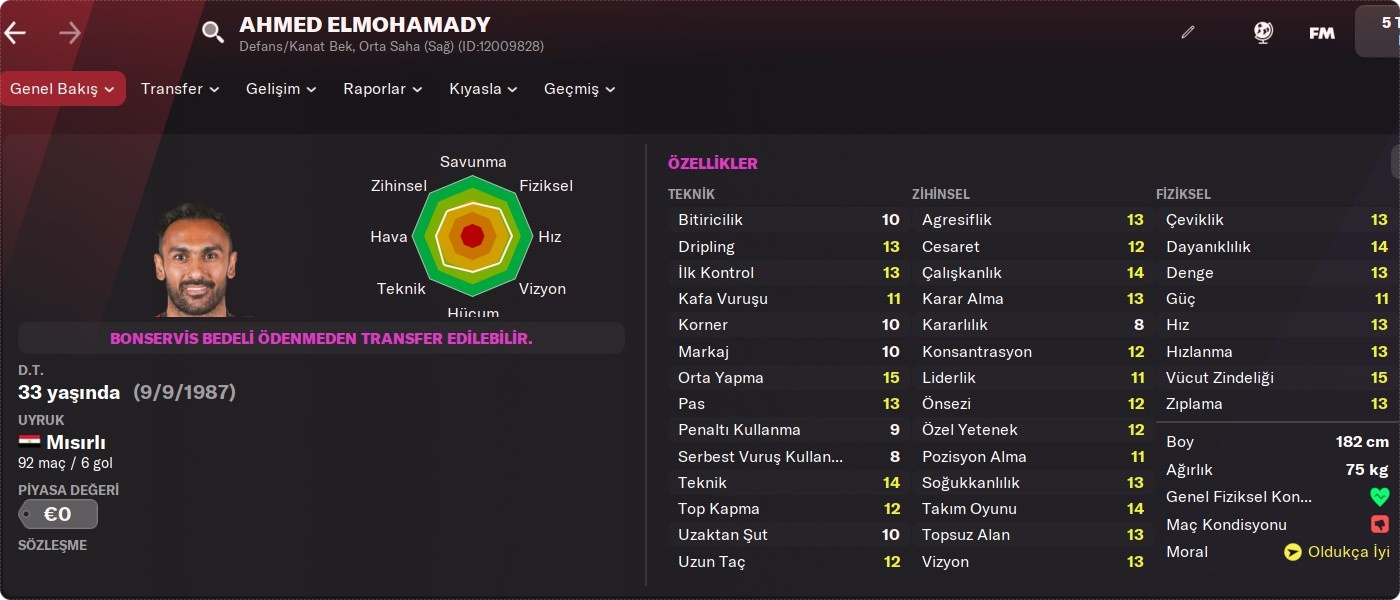Click the FM logo button

pyautogui.click(x=1322, y=33)
